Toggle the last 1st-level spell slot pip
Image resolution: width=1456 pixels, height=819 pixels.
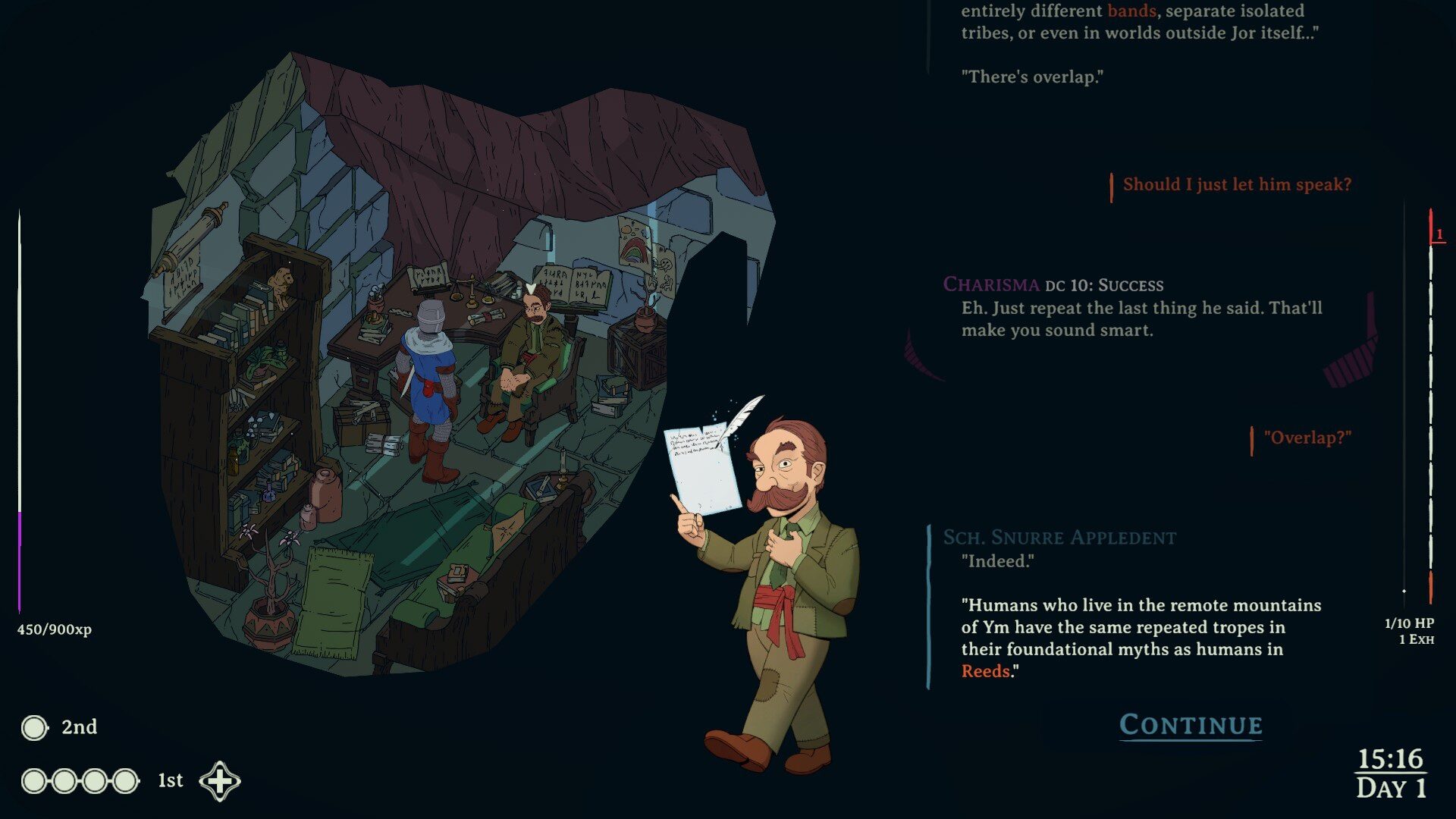click(124, 780)
